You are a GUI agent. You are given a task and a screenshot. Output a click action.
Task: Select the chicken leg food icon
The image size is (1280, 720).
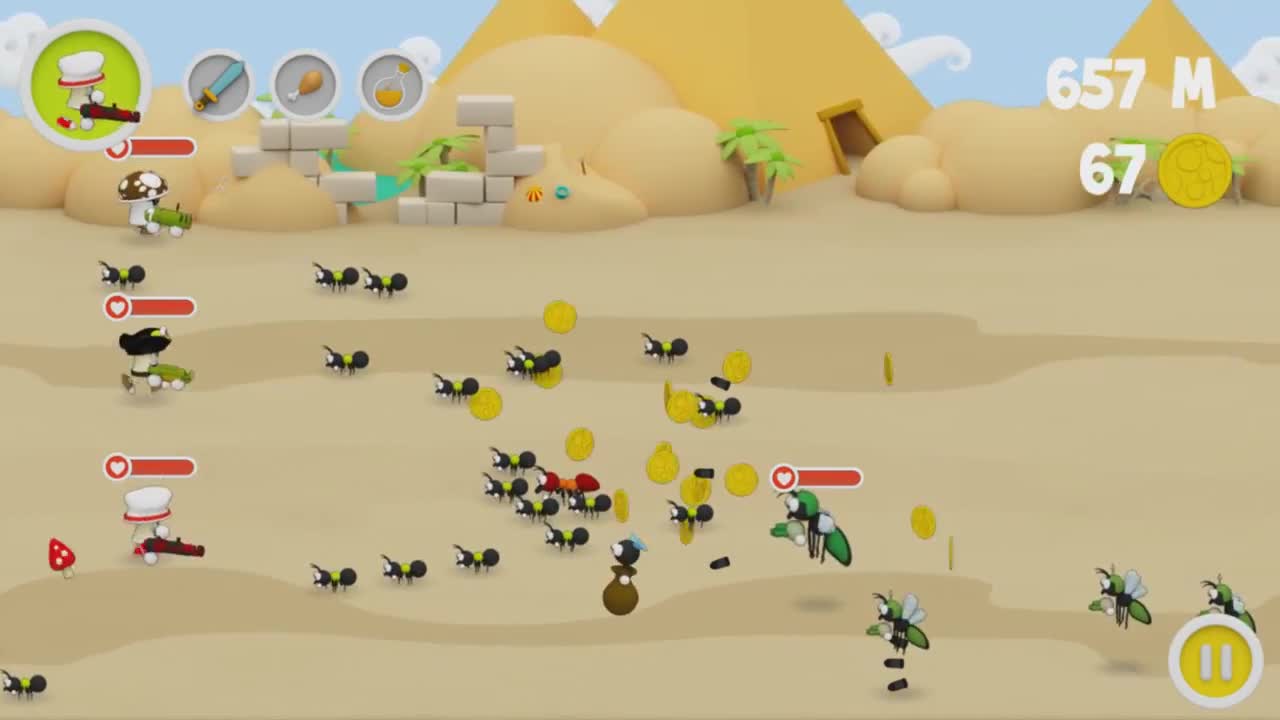[305, 85]
